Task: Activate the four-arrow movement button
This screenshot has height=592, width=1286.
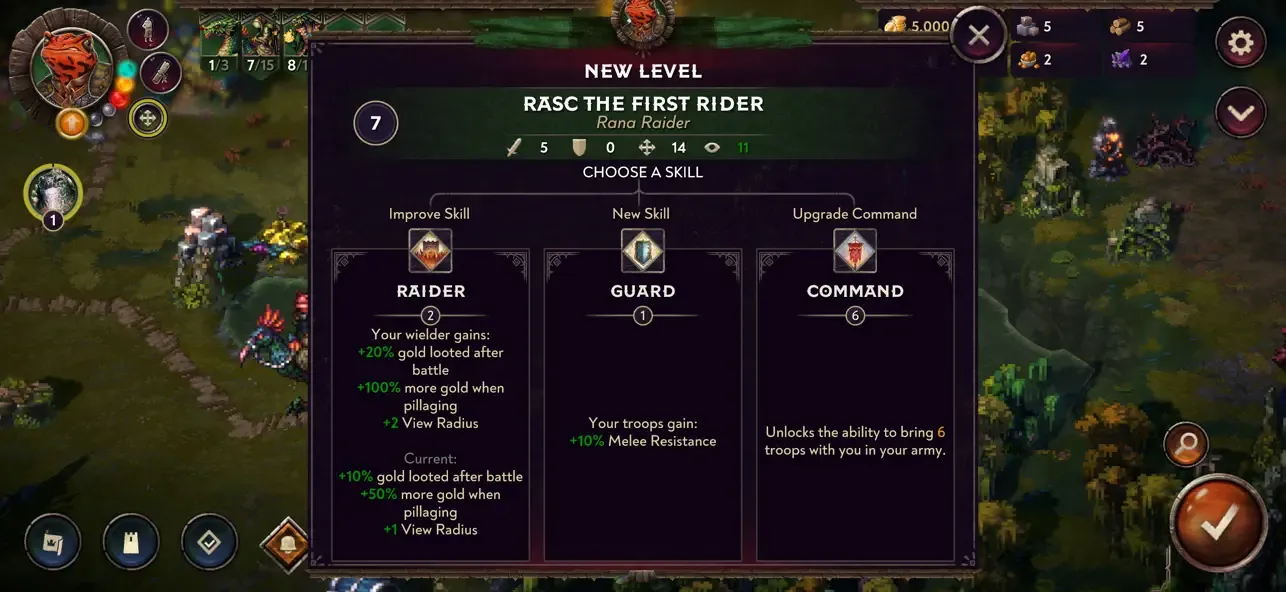Action: 148,118
